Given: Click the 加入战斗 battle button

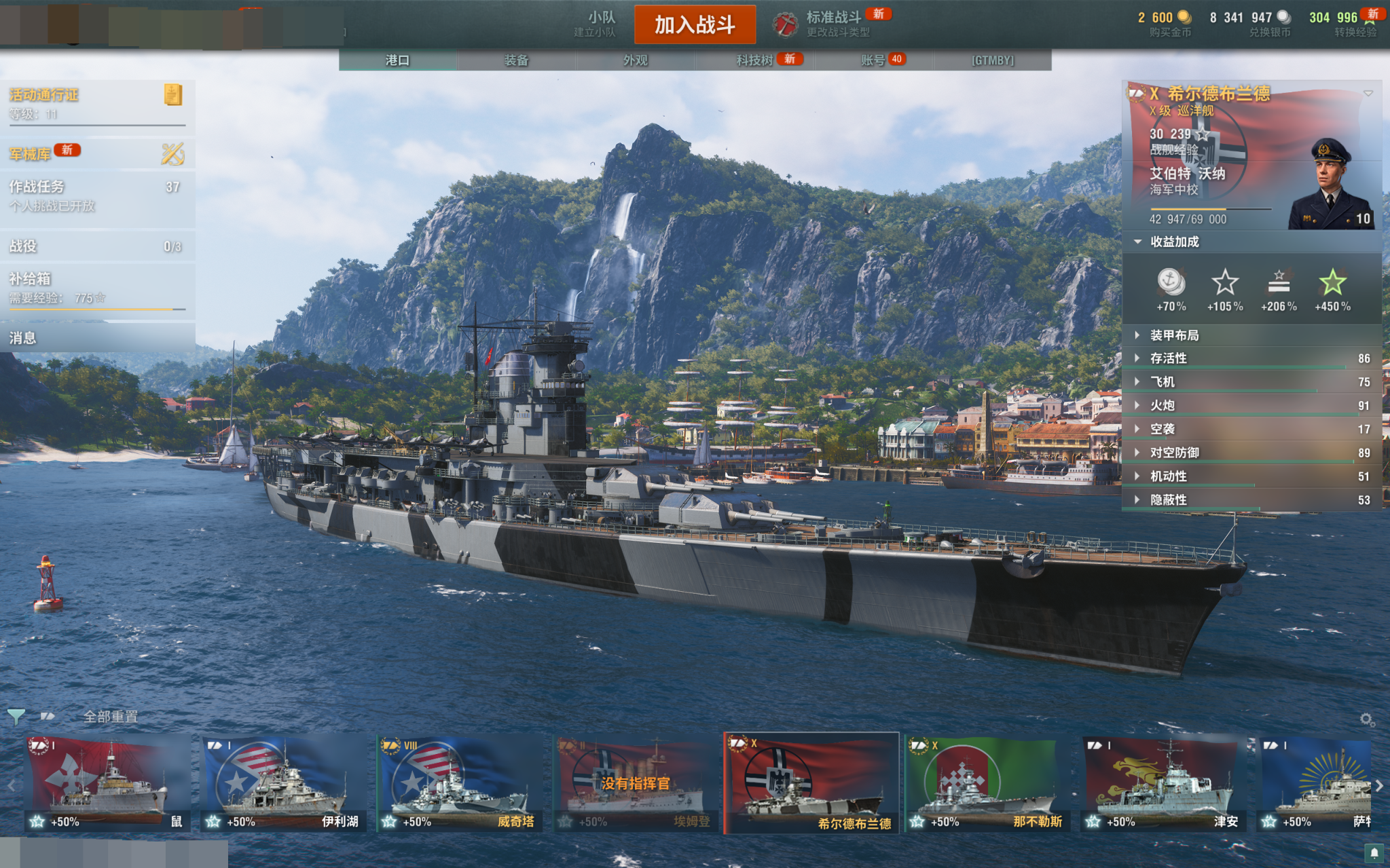Looking at the screenshot, I should click(x=694, y=25).
